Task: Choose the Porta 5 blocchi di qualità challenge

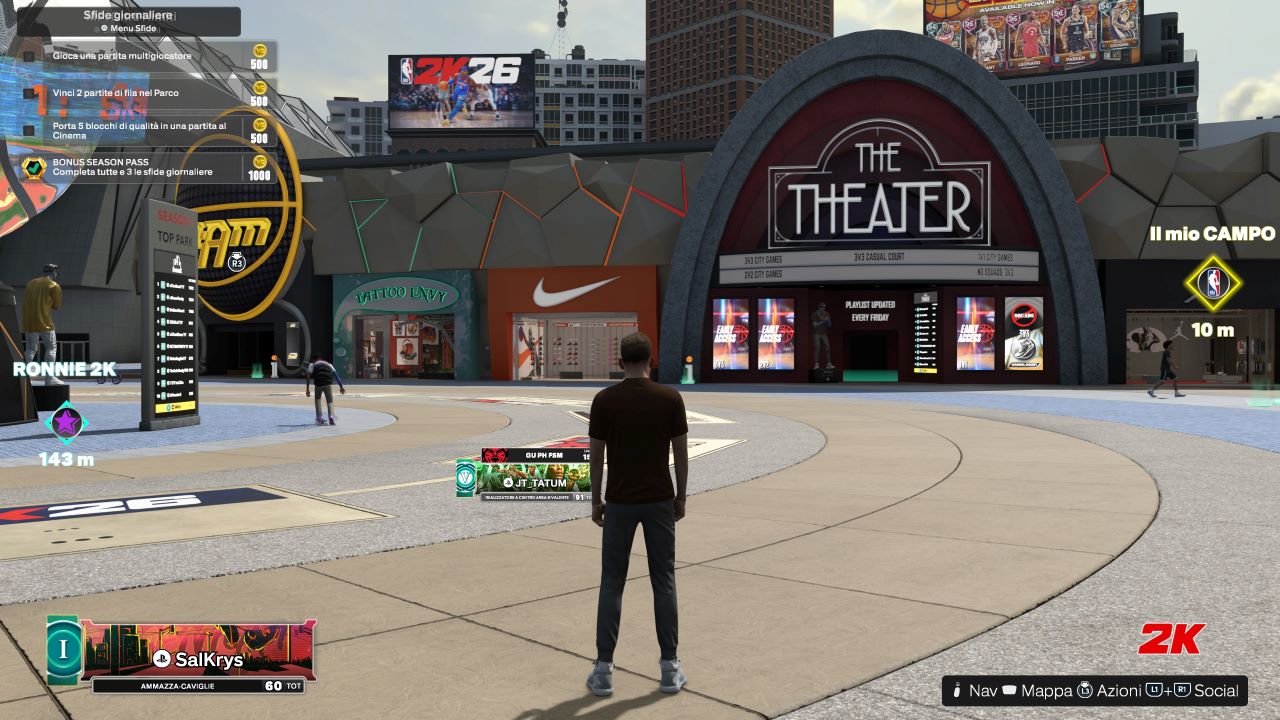Action: [140, 130]
